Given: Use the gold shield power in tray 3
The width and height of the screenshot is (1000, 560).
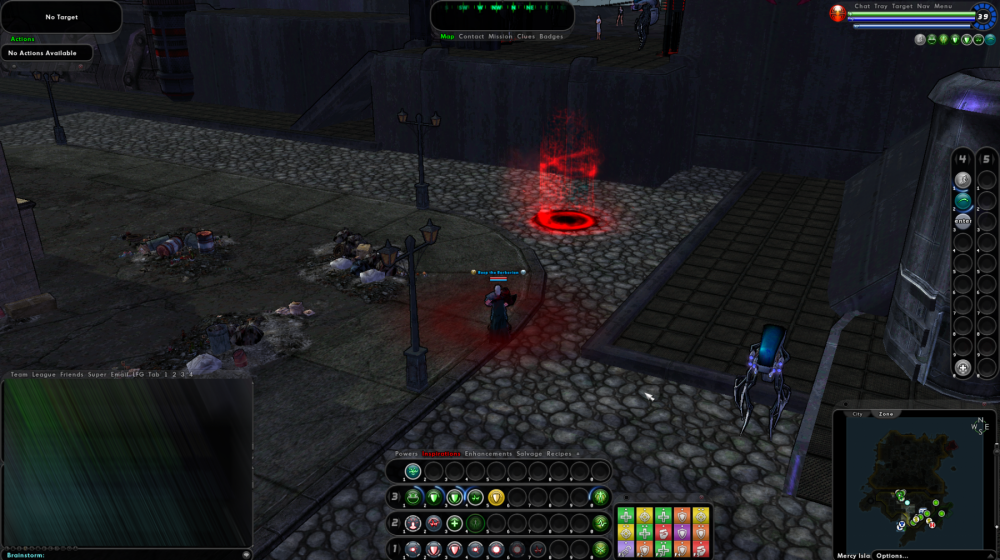Looking at the screenshot, I should tap(496, 497).
